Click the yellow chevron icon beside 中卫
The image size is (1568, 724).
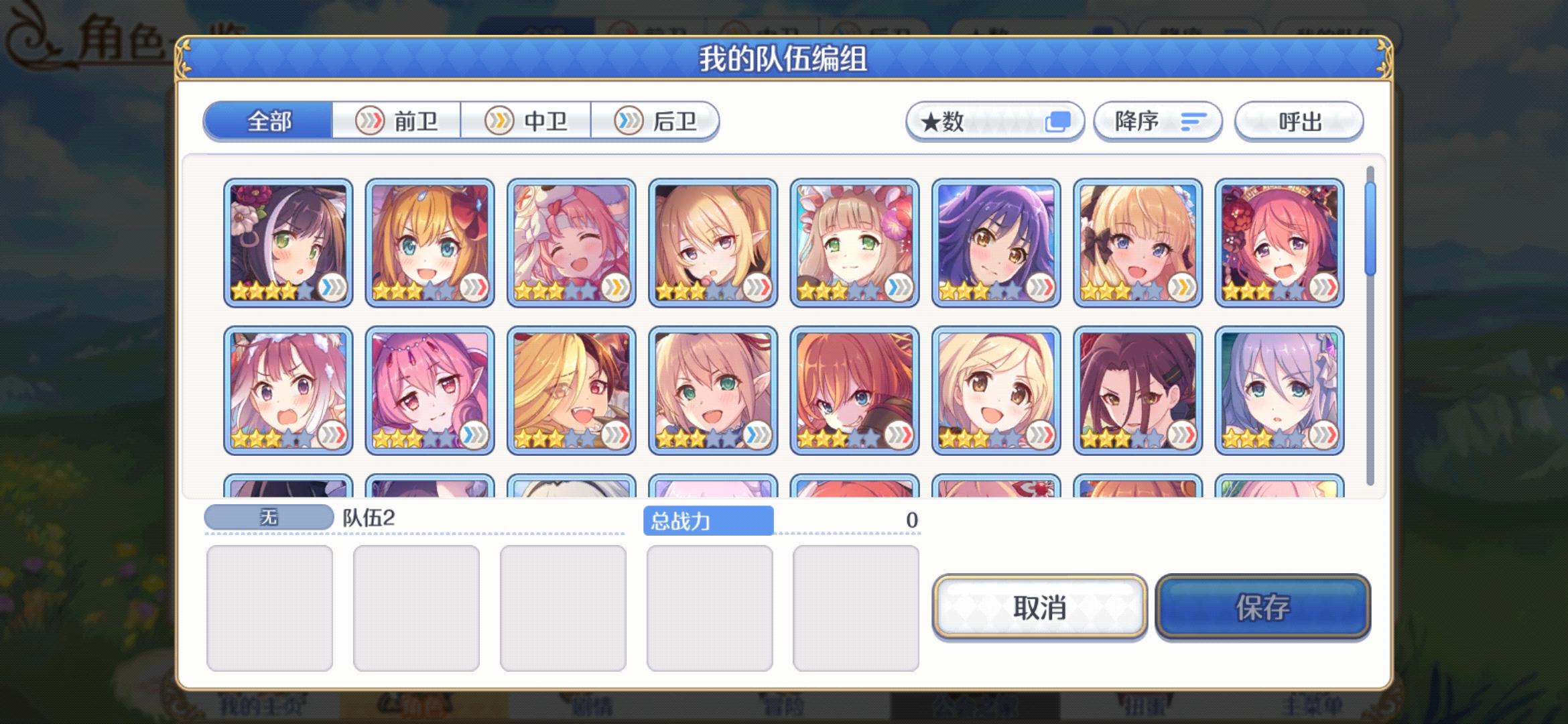tap(499, 121)
